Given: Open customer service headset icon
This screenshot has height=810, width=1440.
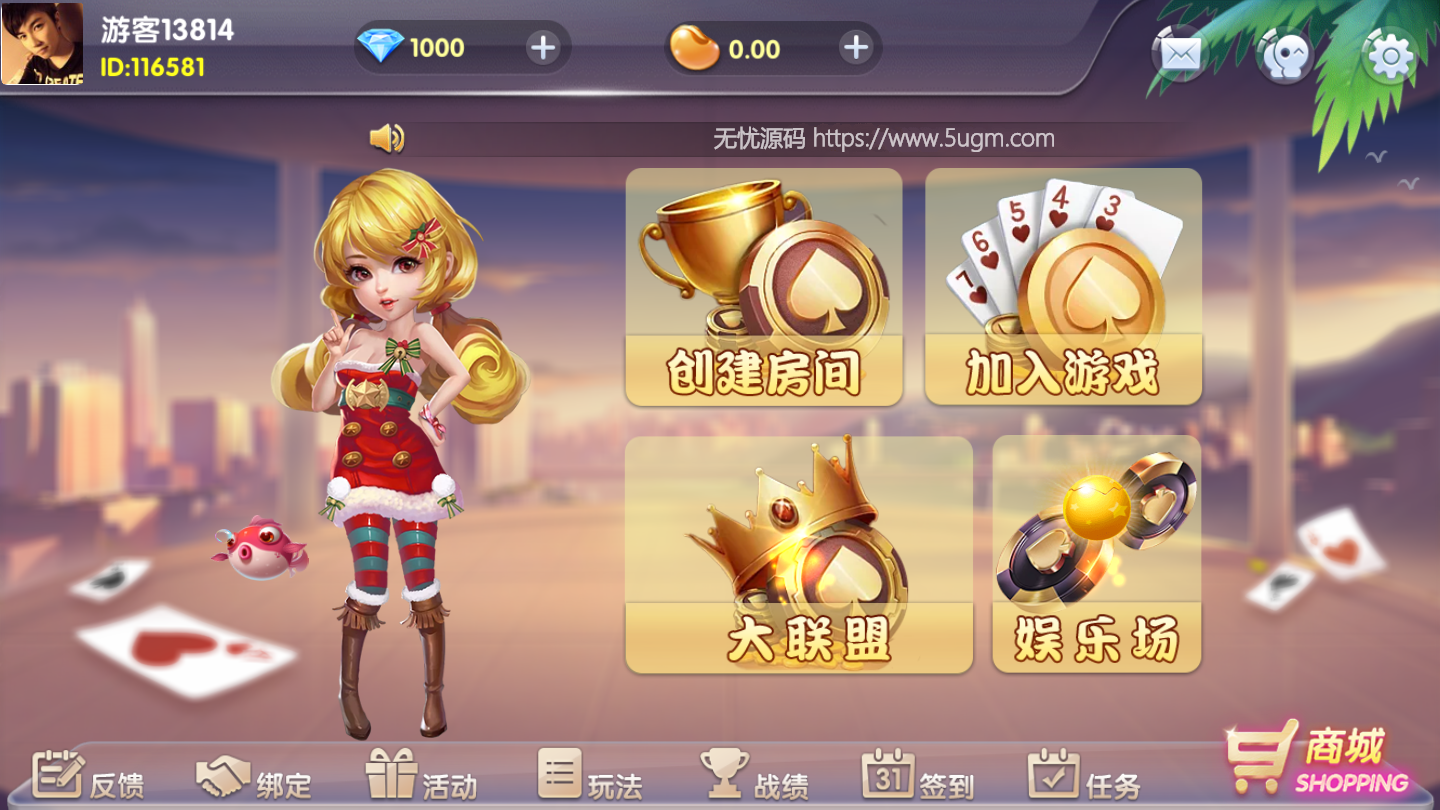Looking at the screenshot, I should (1286, 53).
